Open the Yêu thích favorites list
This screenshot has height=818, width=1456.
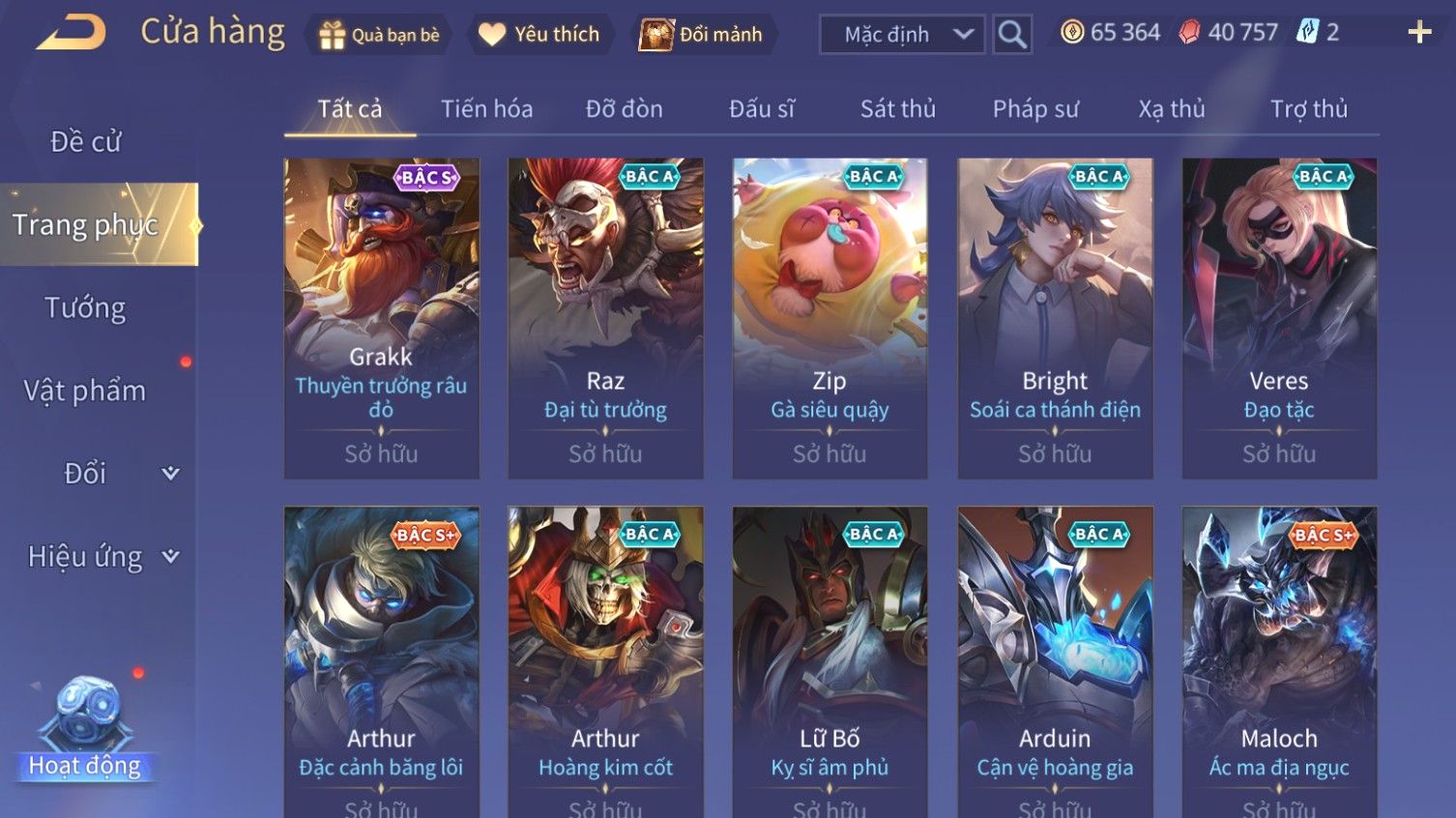539,35
